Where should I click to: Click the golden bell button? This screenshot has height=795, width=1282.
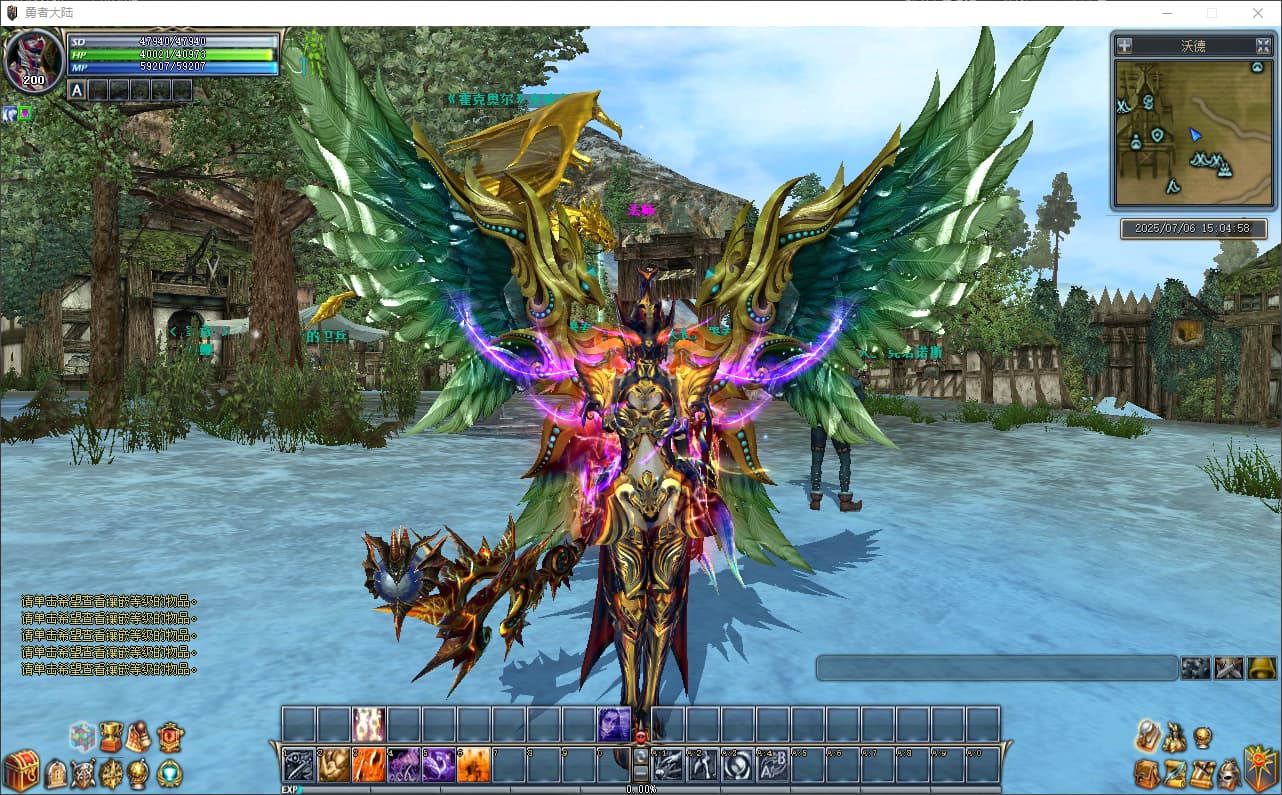pyautogui.click(x=1261, y=668)
